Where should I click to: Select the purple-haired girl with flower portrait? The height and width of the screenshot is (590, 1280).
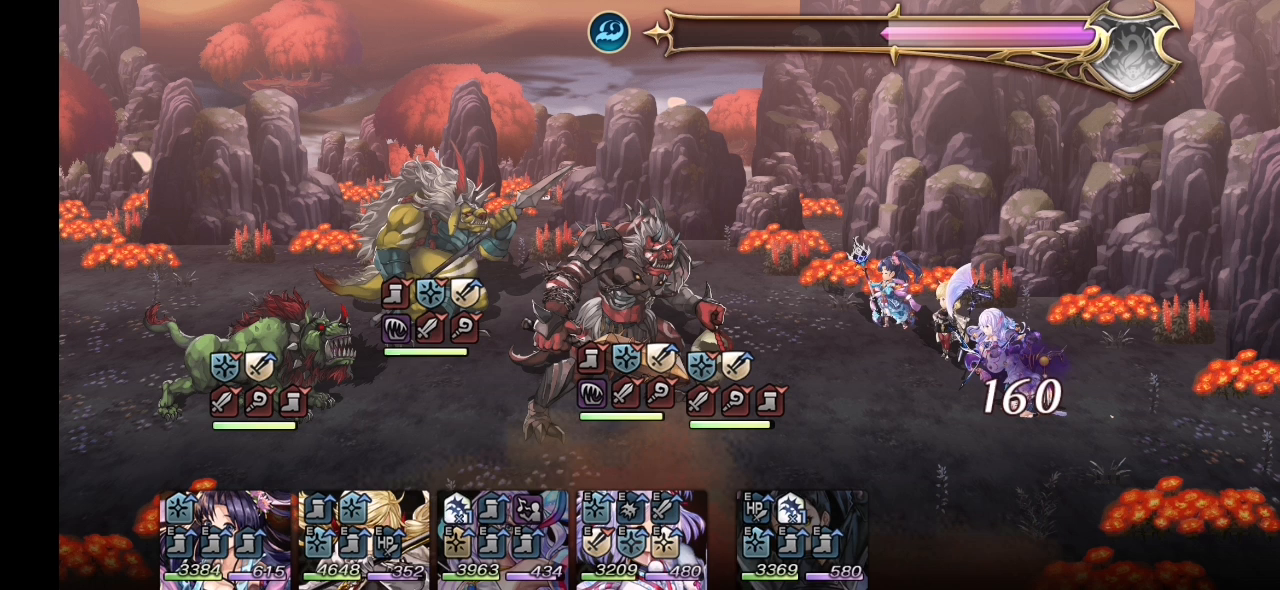point(225,538)
